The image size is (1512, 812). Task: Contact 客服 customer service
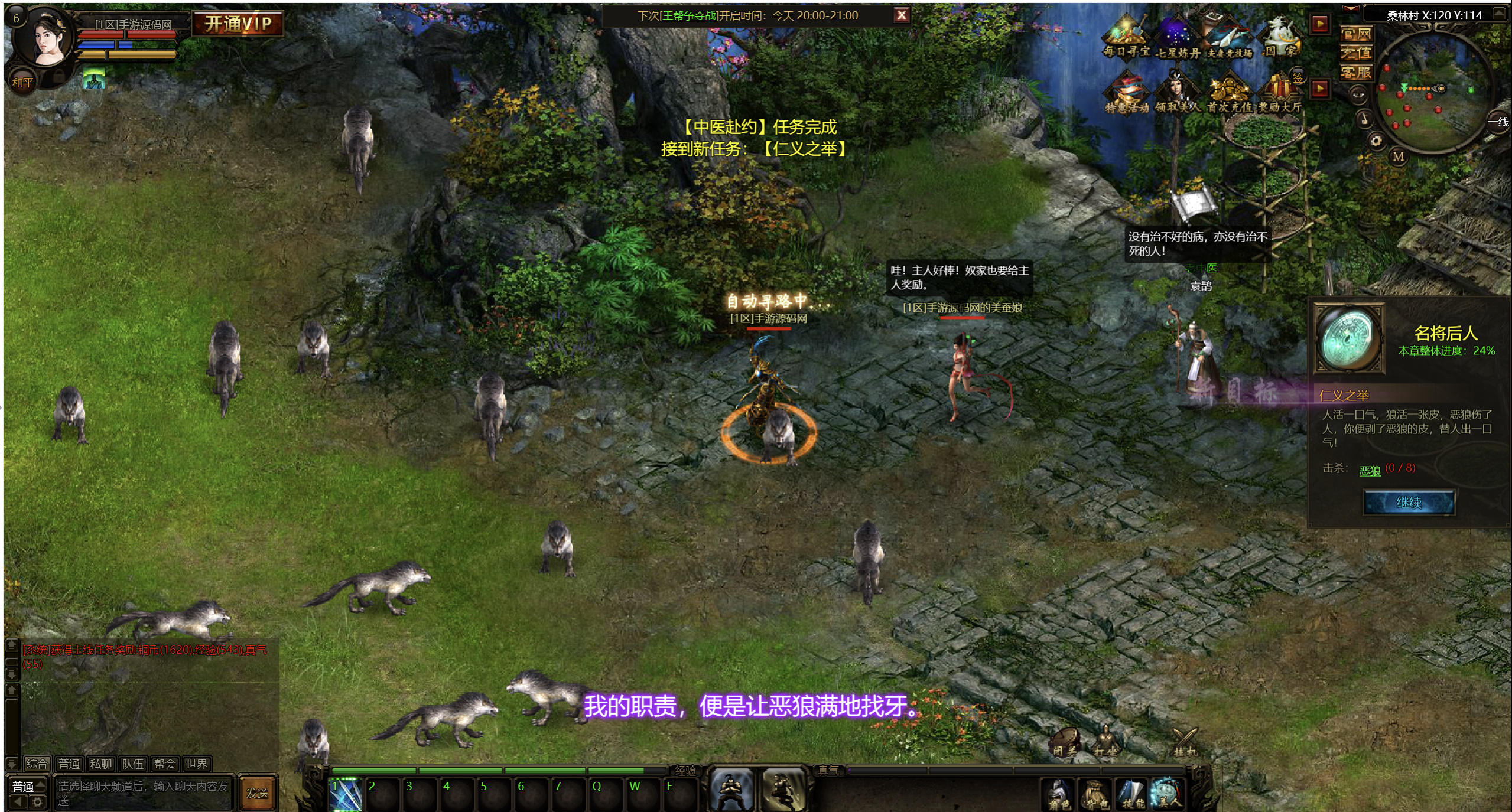point(1355,73)
